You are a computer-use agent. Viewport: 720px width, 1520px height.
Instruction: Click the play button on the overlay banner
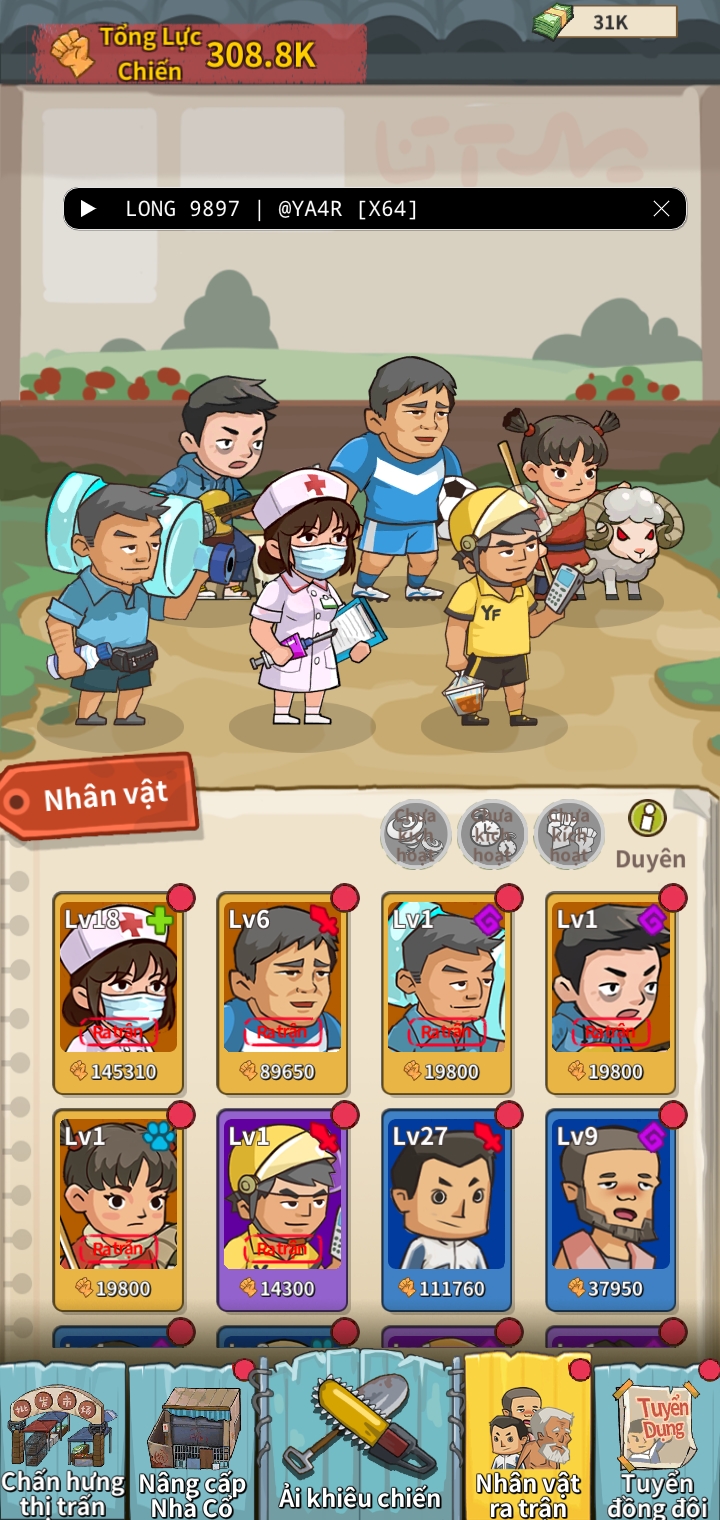[88, 209]
